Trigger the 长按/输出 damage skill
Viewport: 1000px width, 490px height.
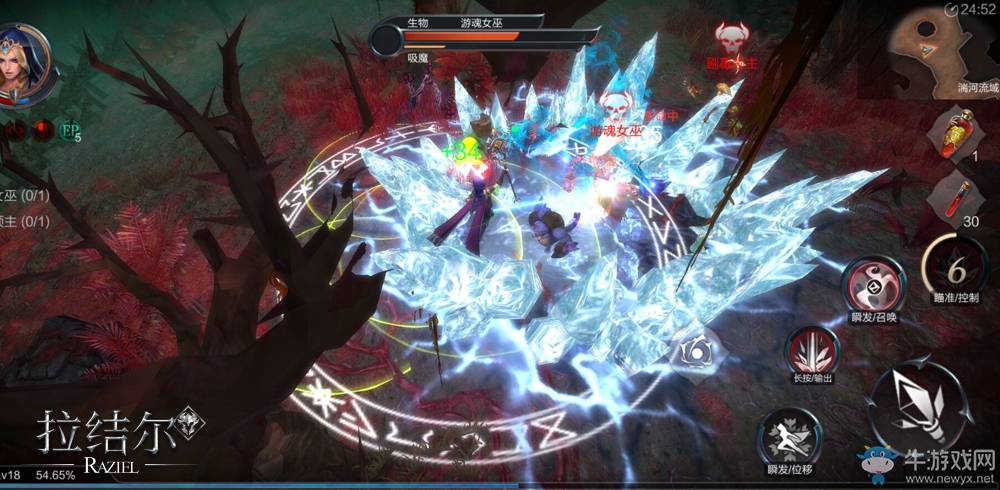pos(814,353)
